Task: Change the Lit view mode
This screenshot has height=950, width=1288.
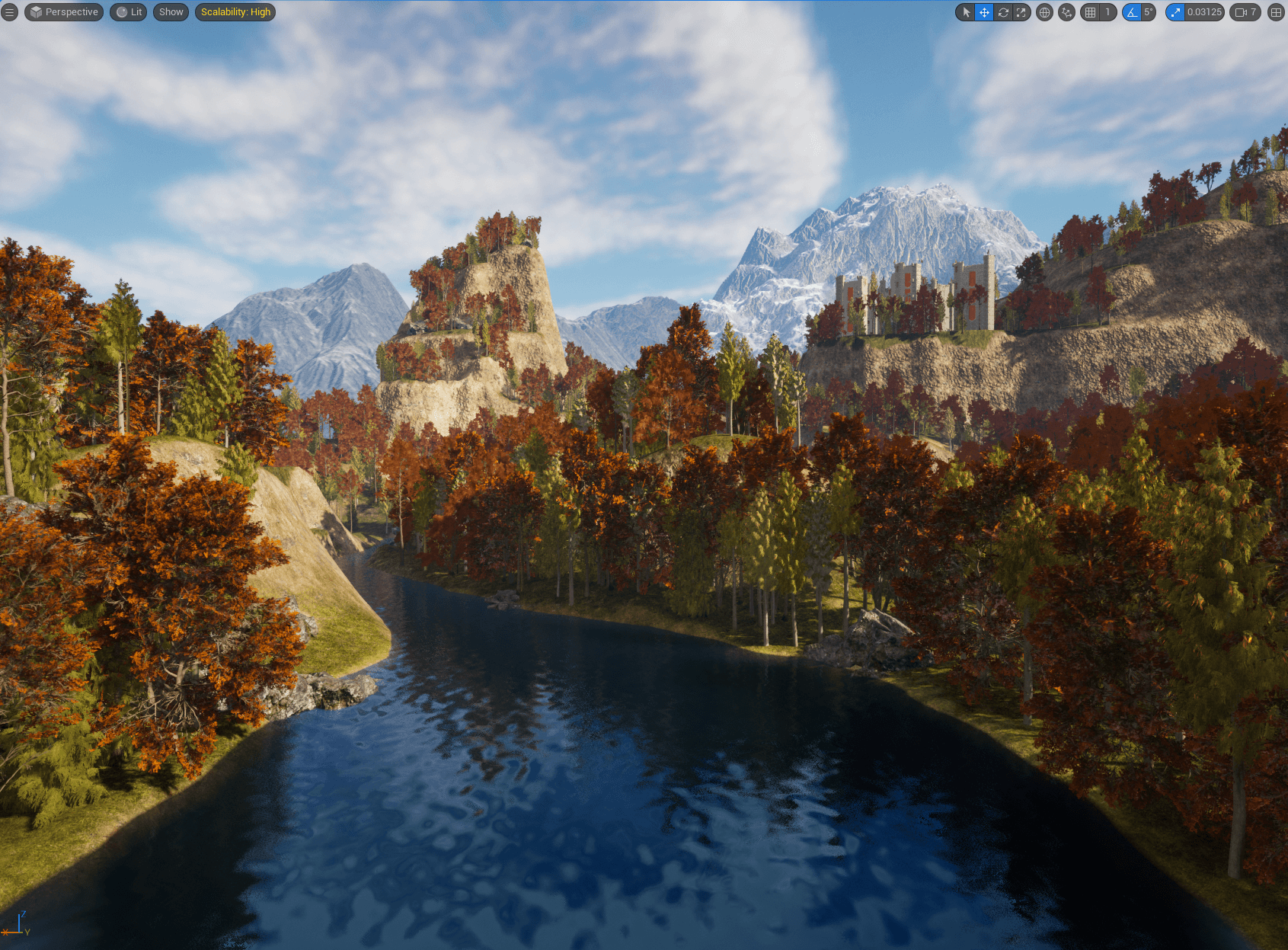Action: click(x=129, y=12)
